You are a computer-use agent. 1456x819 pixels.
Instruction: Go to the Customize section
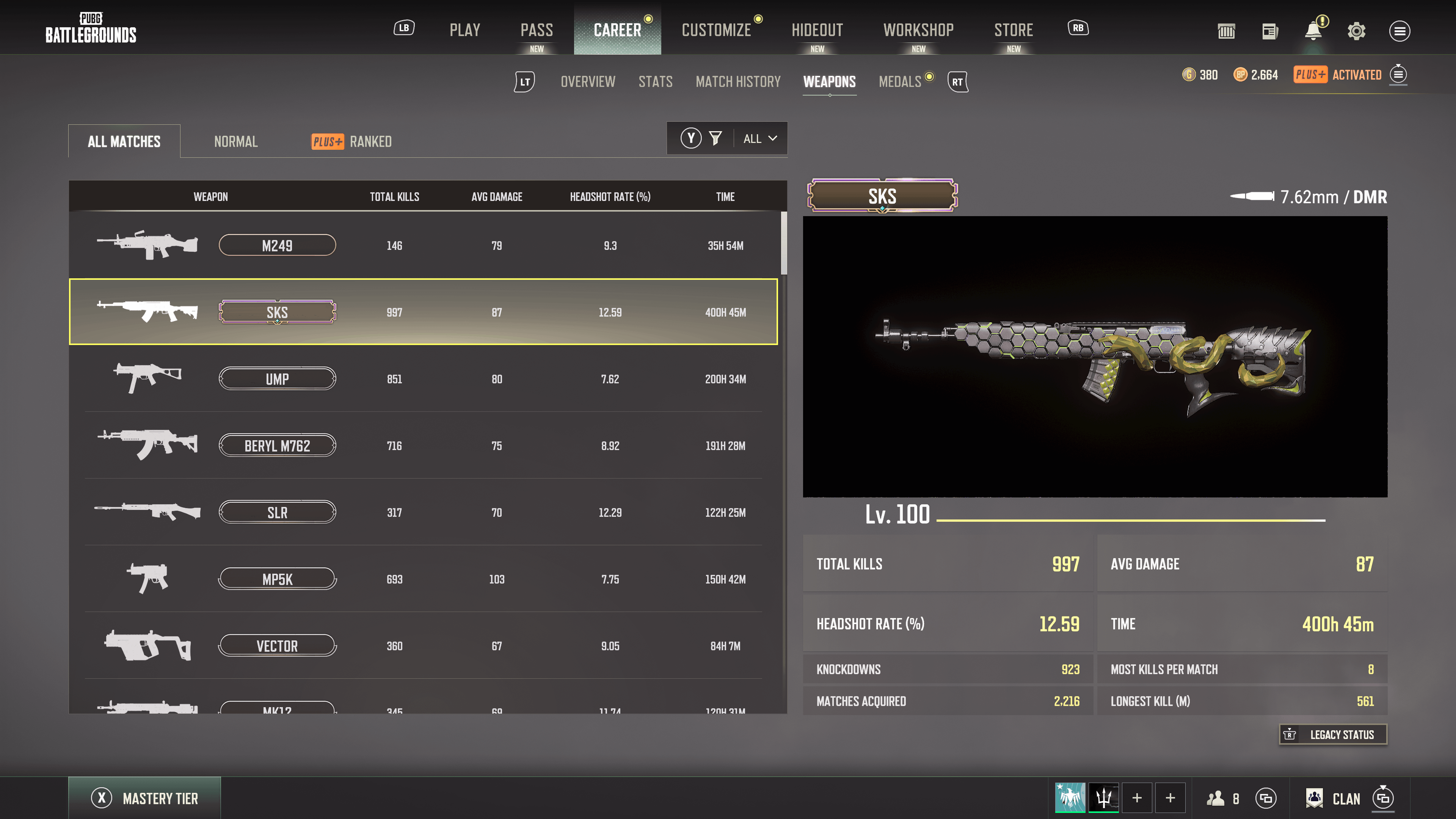click(x=716, y=30)
